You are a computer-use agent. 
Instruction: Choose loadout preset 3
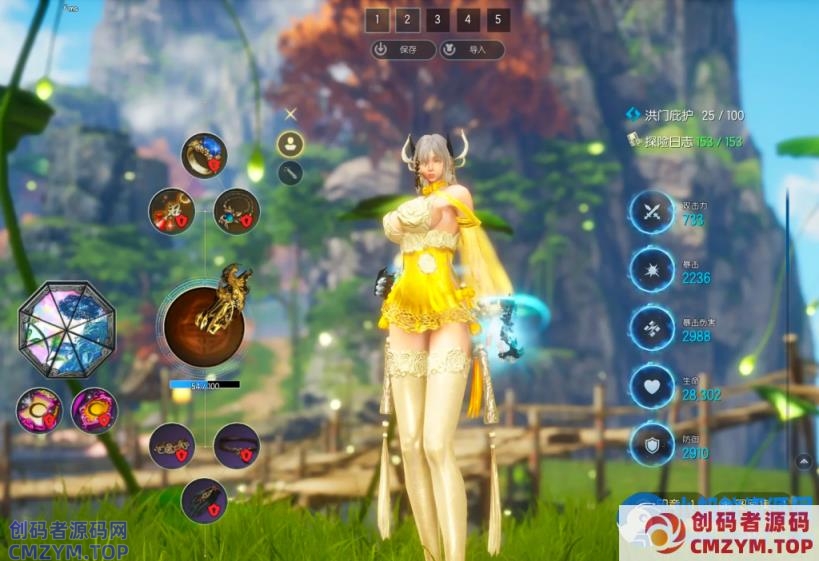click(x=437, y=20)
